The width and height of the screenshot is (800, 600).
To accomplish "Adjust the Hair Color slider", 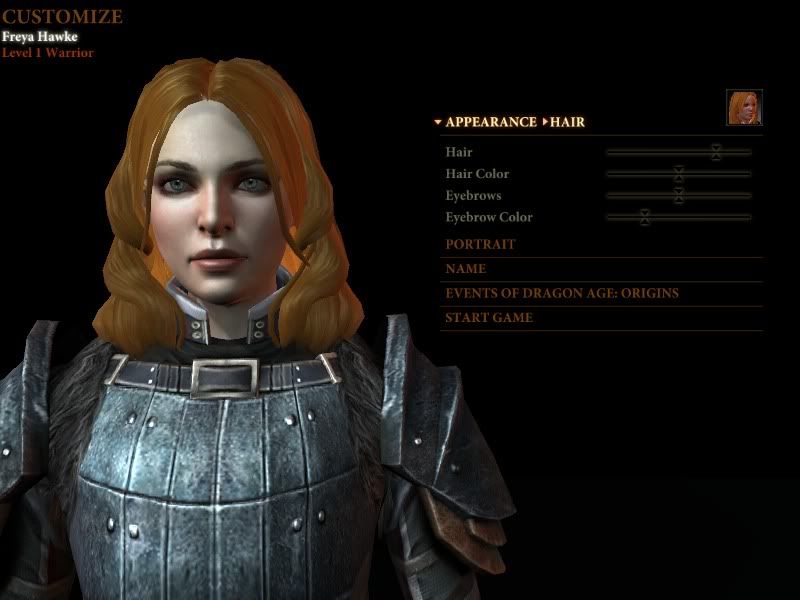I will coord(679,174).
